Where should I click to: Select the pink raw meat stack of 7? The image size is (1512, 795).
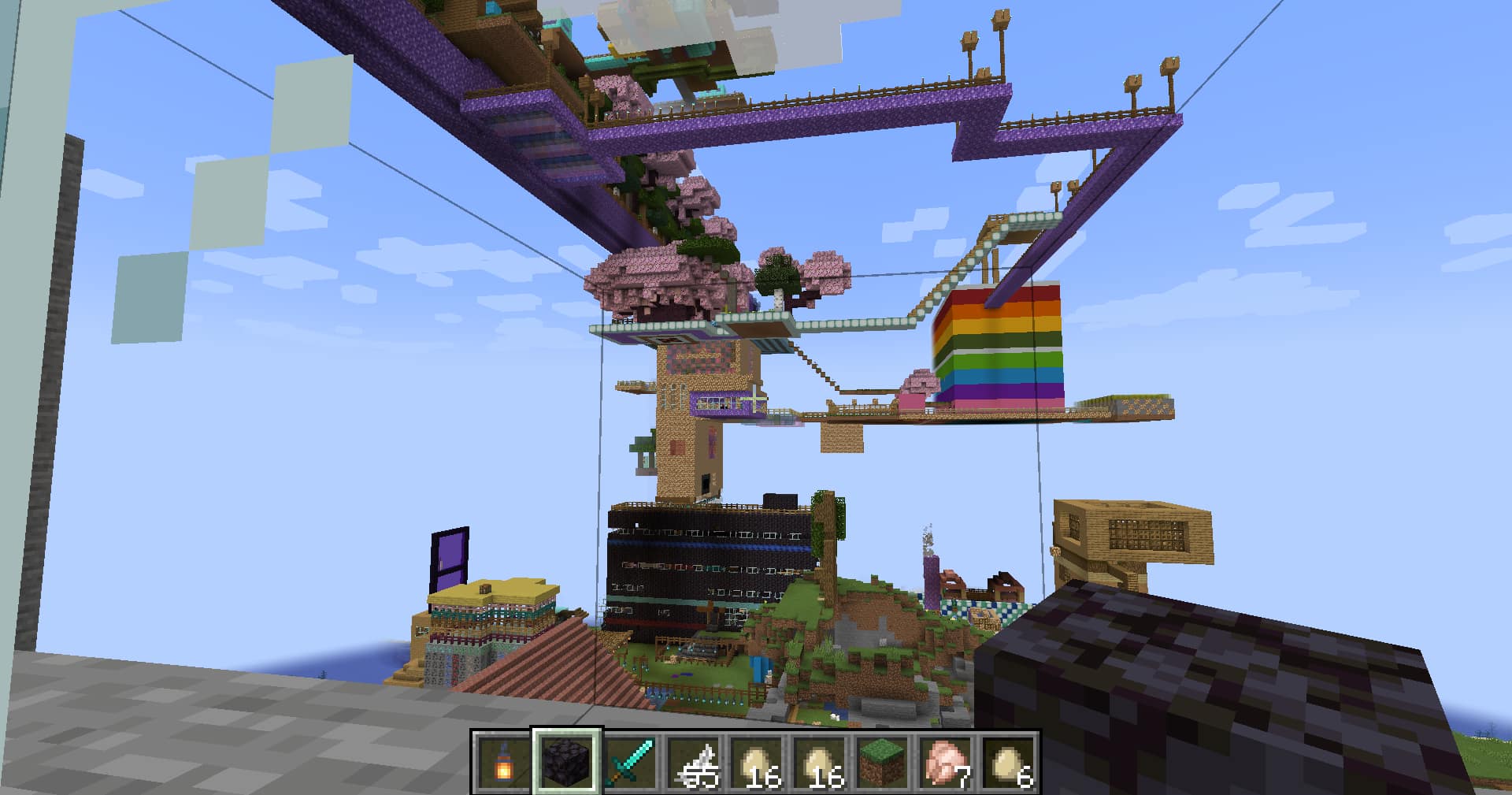946,763
